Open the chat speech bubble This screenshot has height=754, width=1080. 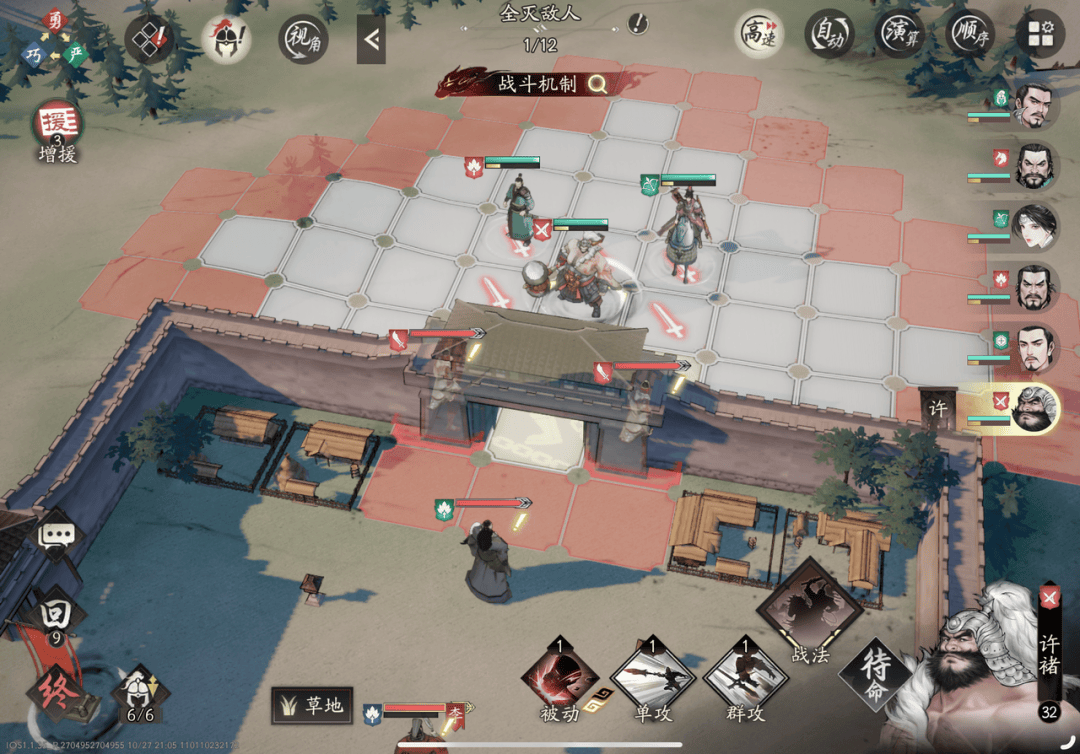click(x=57, y=535)
